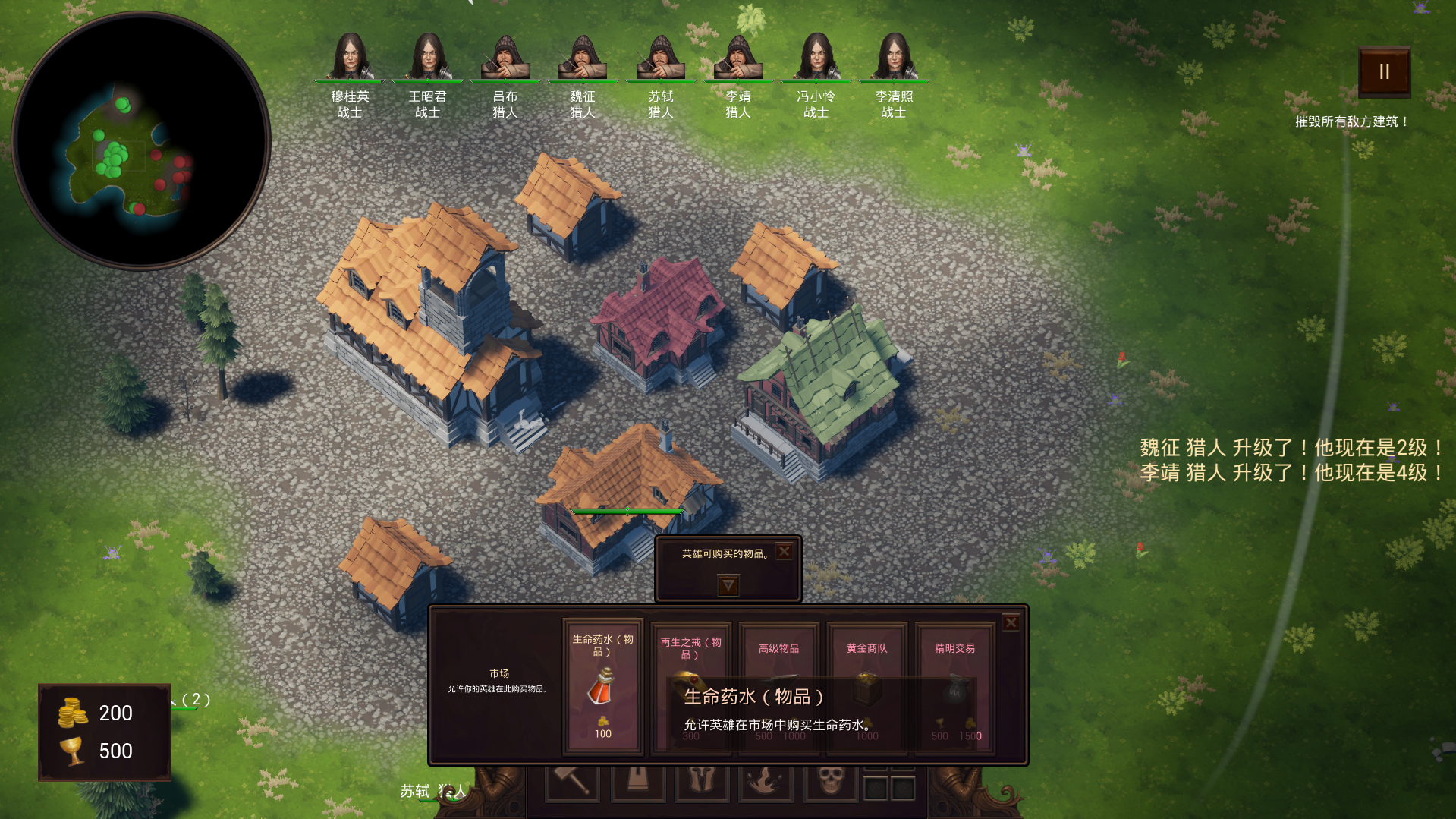Pause the game with the pause button
The image size is (1456, 819).
1384,72
